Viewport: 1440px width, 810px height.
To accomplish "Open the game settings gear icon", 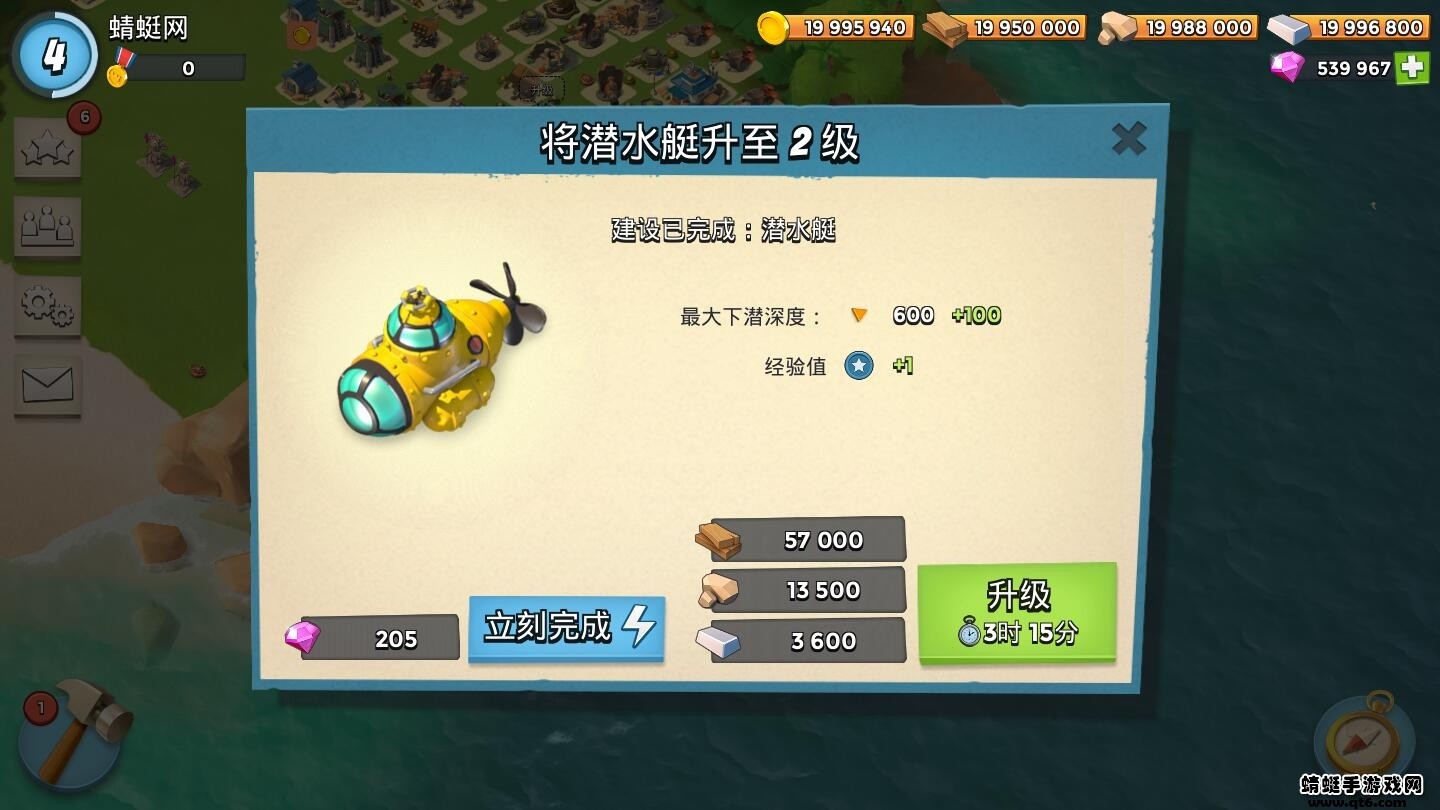I will pyautogui.click(x=47, y=308).
